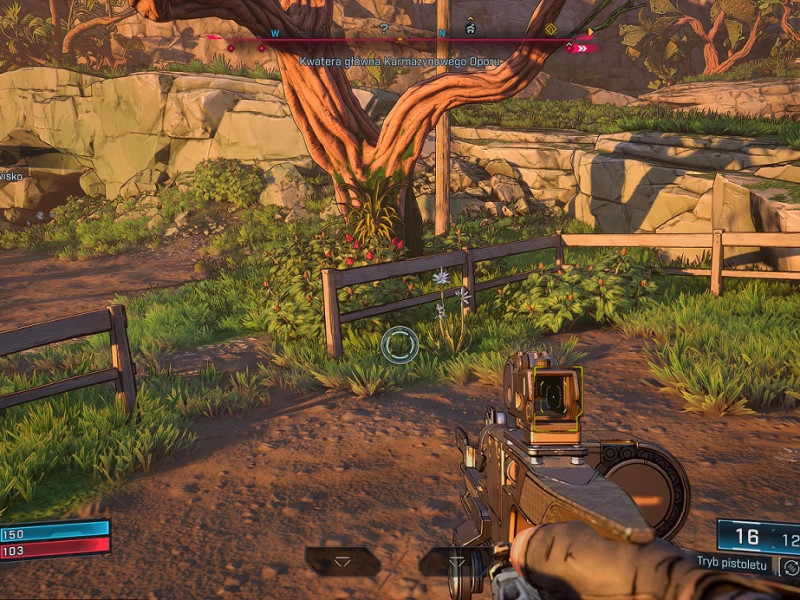Viewport: 800px width, 600px height.
Task: Toggle the weapon mode swap icon
Action: tap(789, 568)
